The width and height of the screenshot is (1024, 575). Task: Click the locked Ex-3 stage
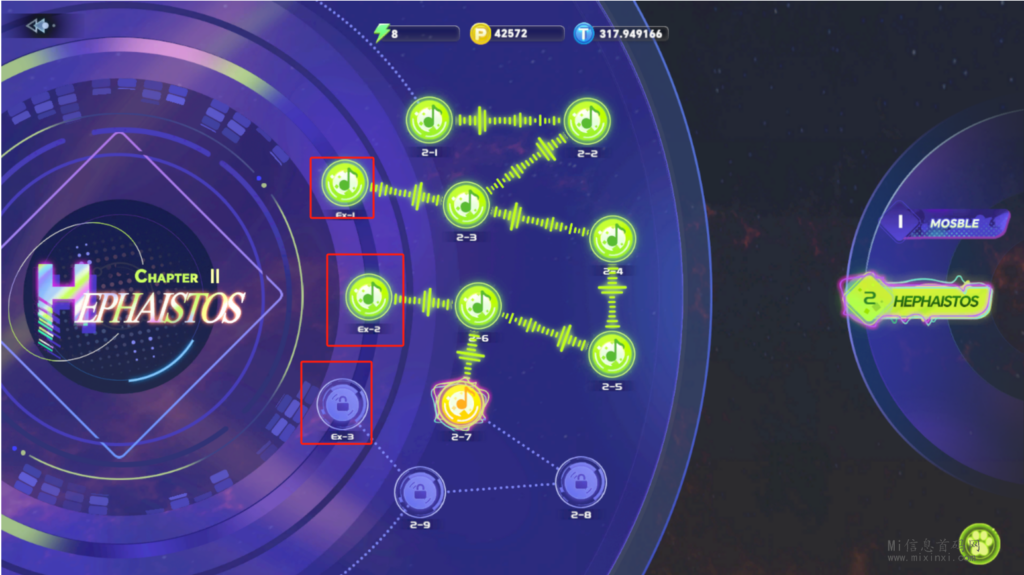point(342,405)
